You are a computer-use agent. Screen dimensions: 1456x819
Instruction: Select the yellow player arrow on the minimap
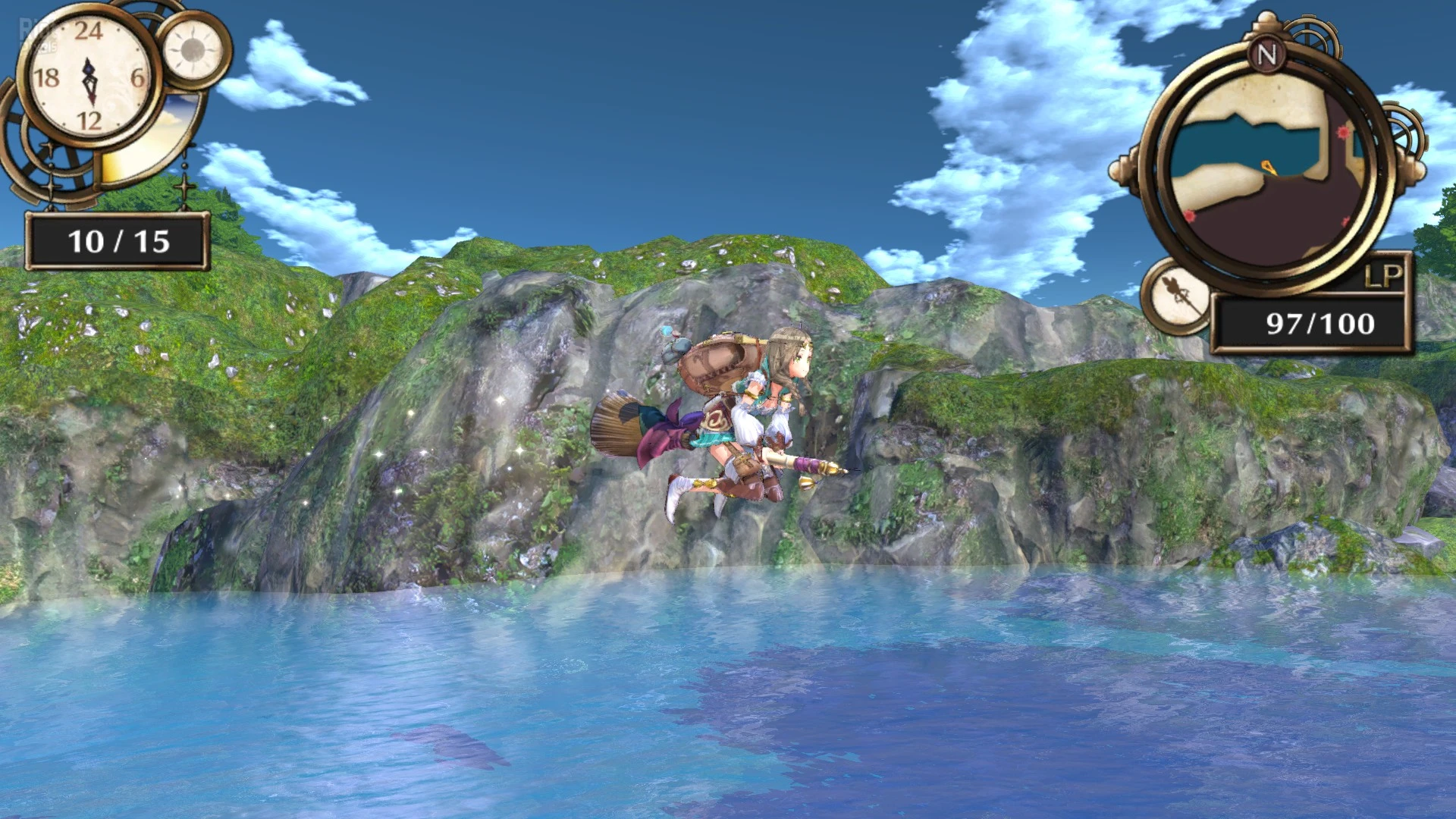[1266, 165]
